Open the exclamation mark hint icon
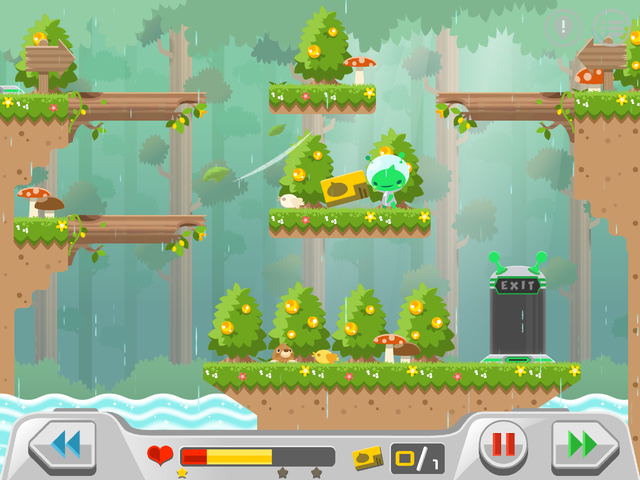 (564, 26)
